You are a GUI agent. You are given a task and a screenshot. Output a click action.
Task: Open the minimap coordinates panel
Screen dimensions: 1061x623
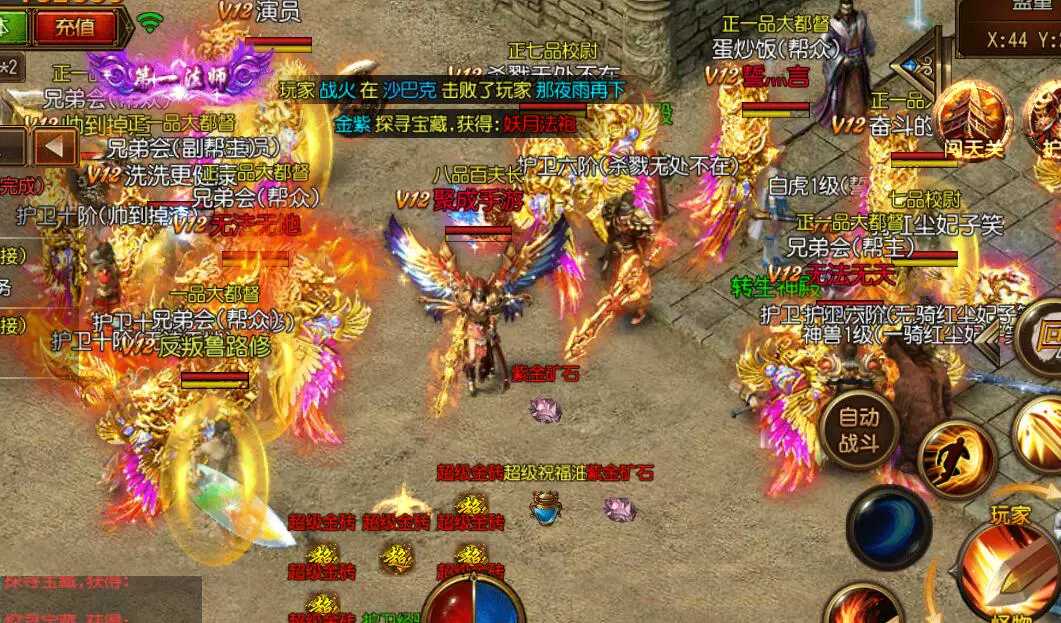1008,28
